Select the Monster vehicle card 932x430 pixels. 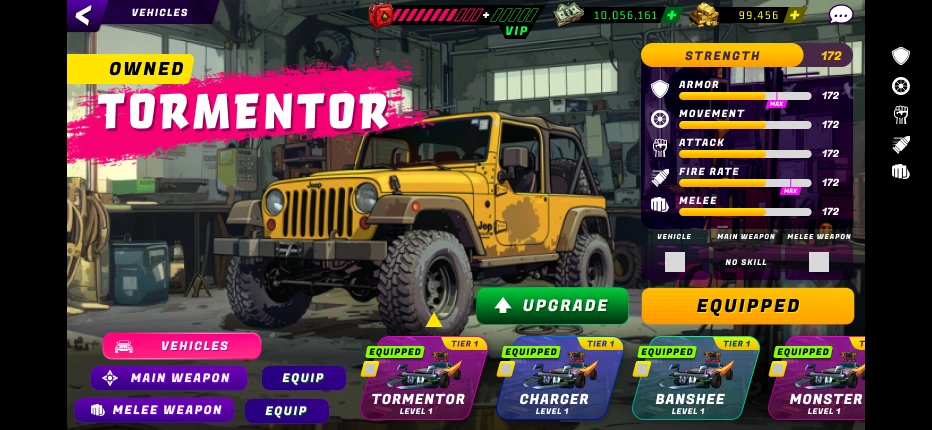tap(820, 380)
